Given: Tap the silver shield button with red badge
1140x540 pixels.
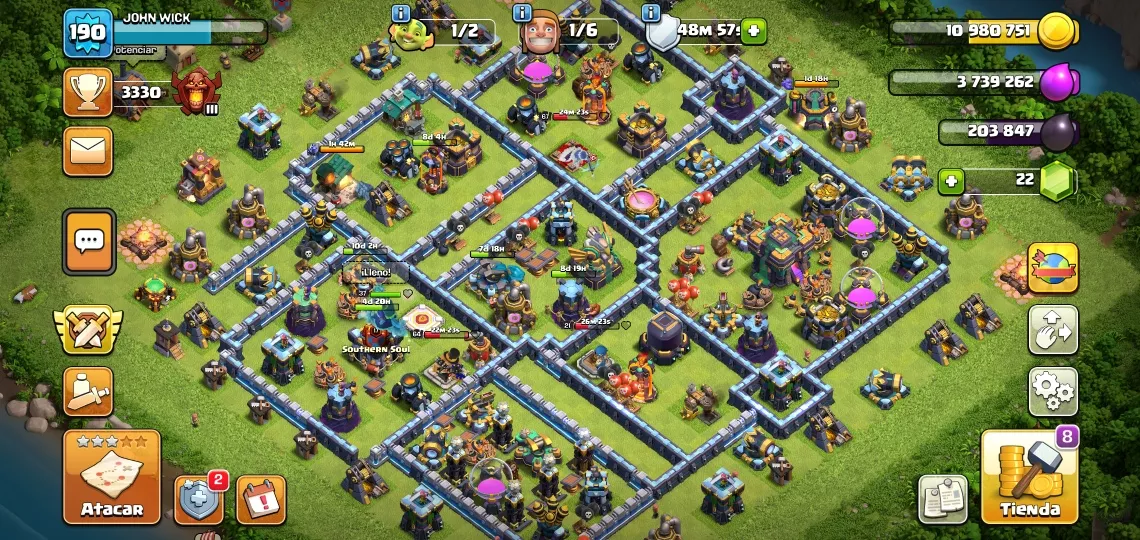Looking at the screenshot, I should pyautogui.click(x=198, y=499).
